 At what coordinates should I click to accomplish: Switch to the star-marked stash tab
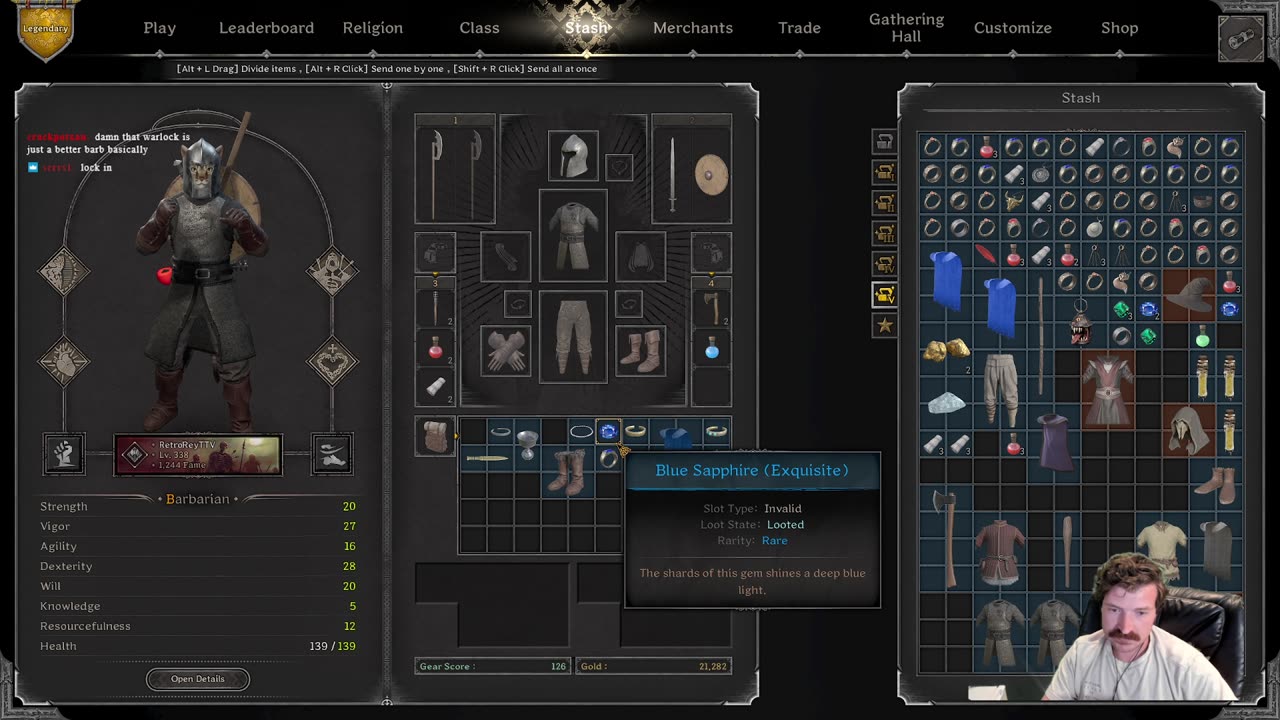(884, 325)
